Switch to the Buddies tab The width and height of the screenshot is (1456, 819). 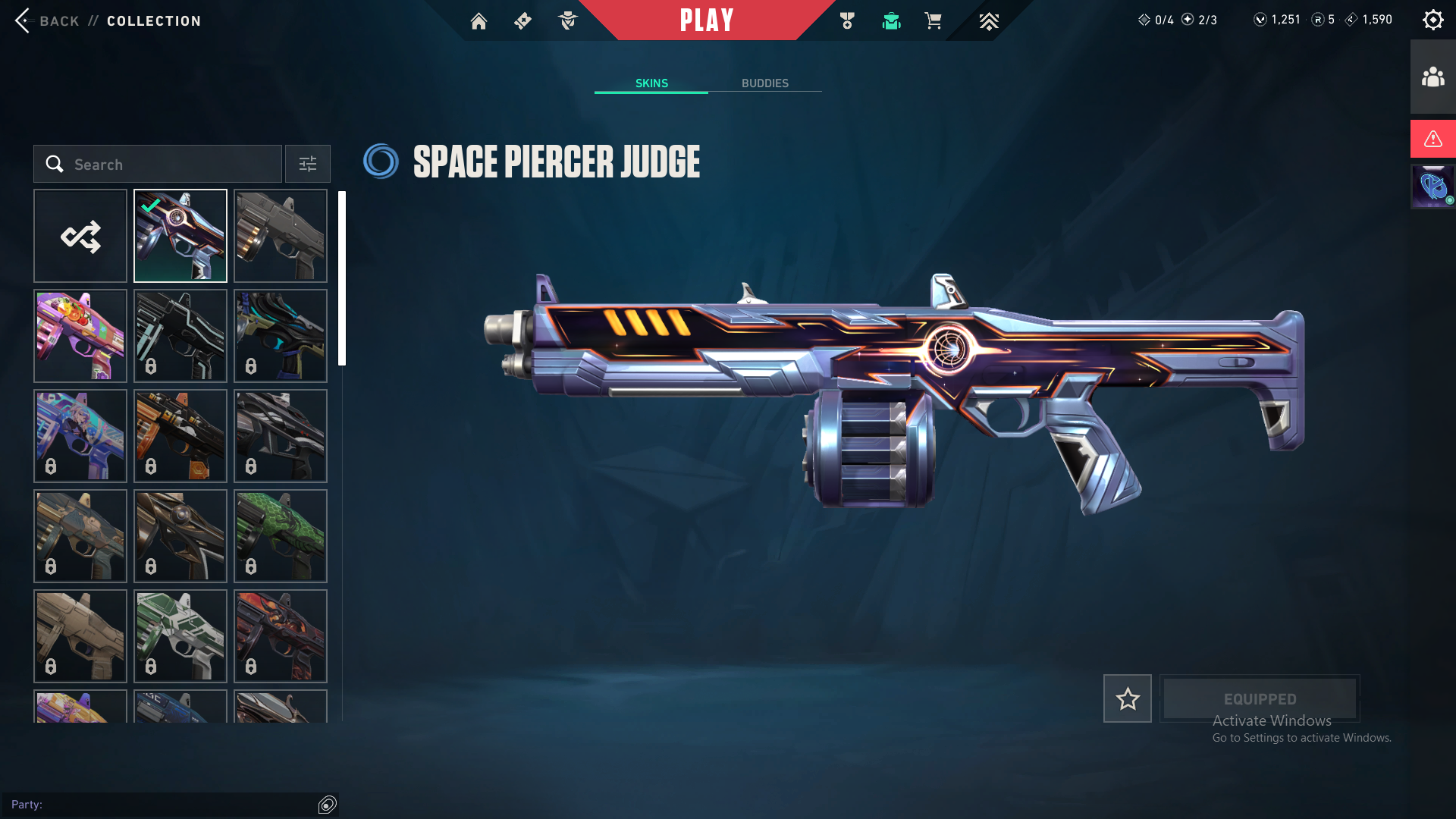click(x=764, y=83)
